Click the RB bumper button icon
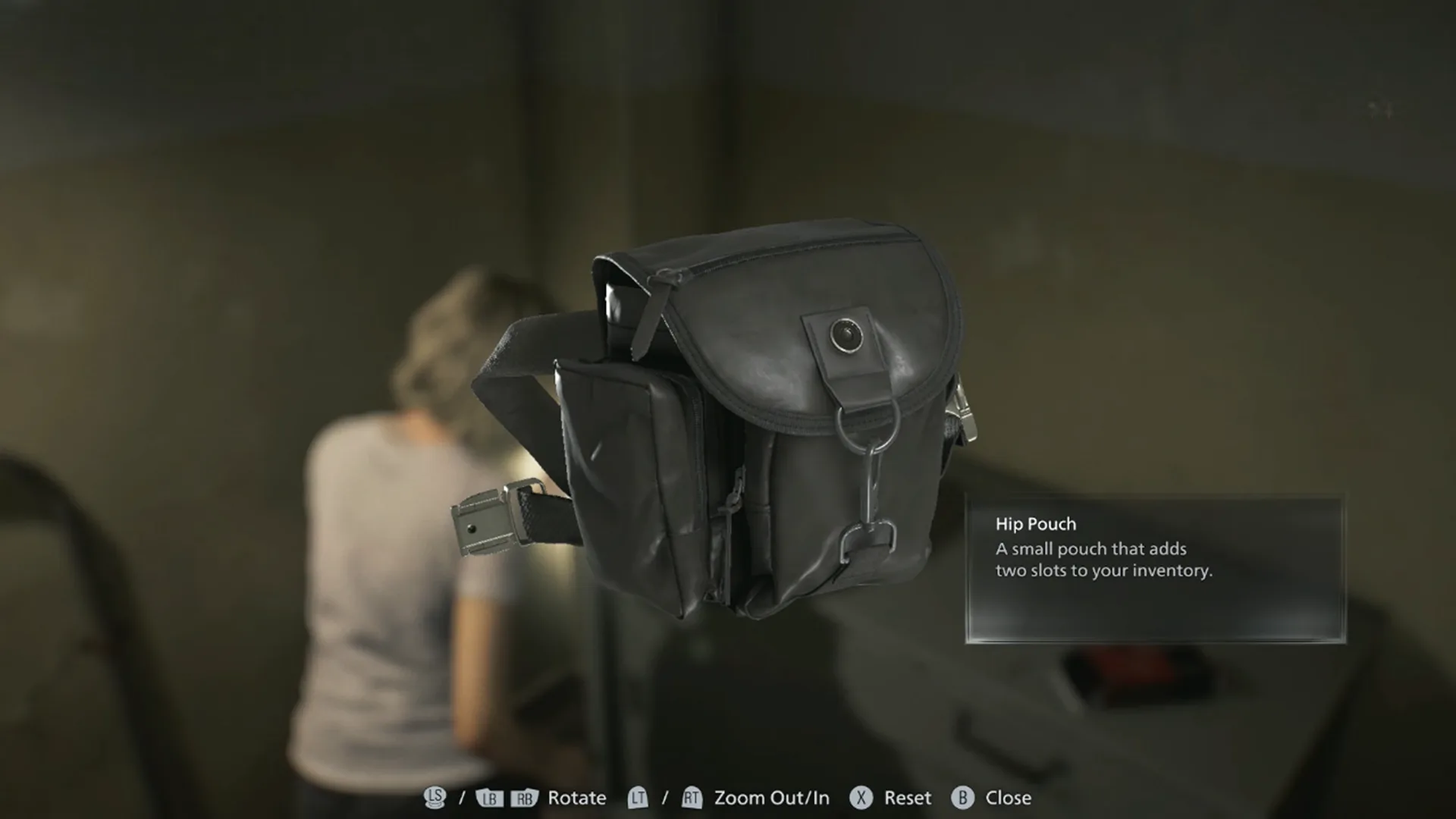 coord(523,798)
